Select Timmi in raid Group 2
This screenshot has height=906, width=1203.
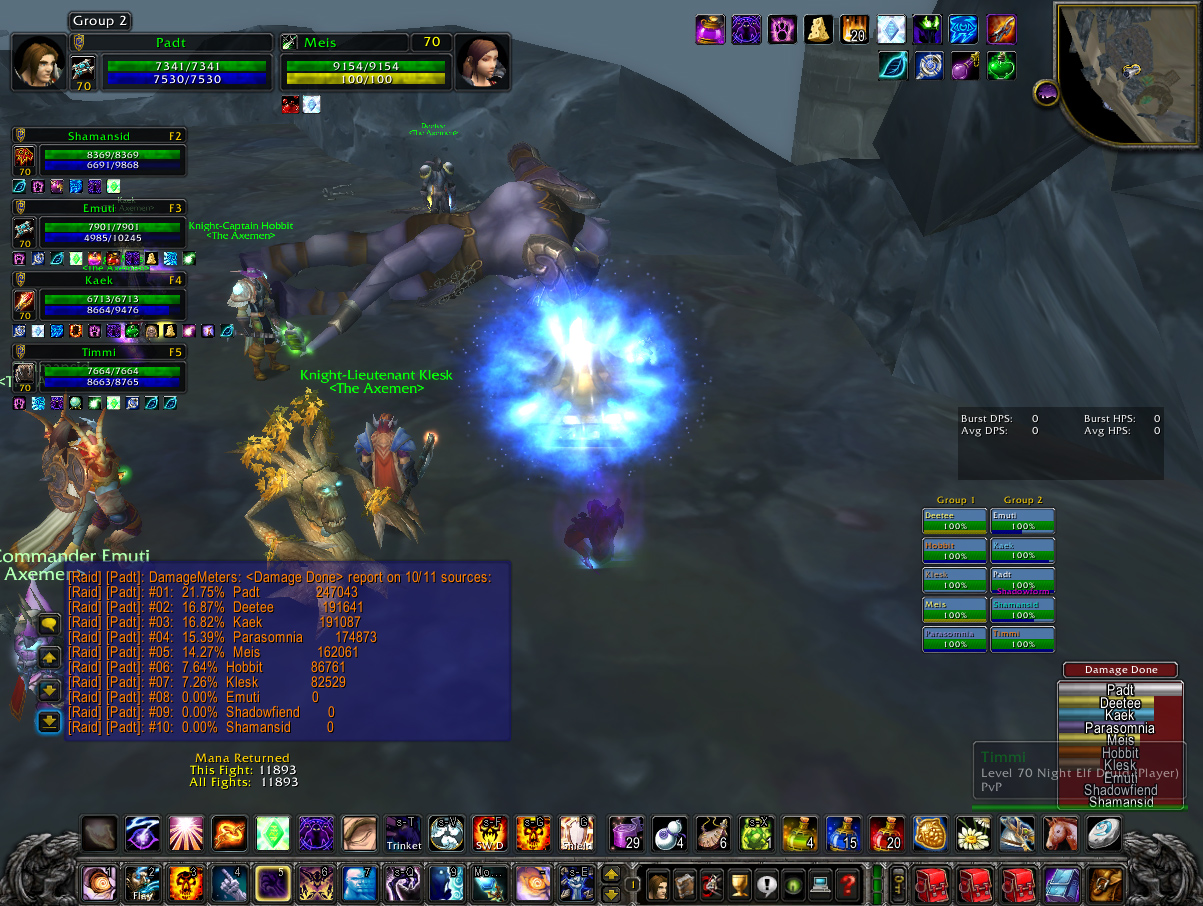click(x=1022, y=639)
